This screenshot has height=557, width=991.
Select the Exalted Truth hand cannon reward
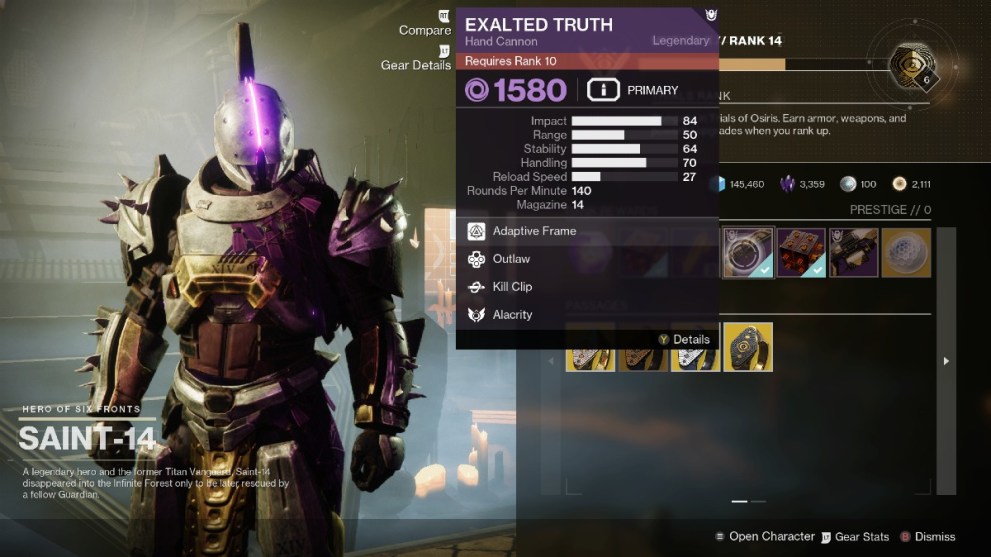tap(748, 252)
